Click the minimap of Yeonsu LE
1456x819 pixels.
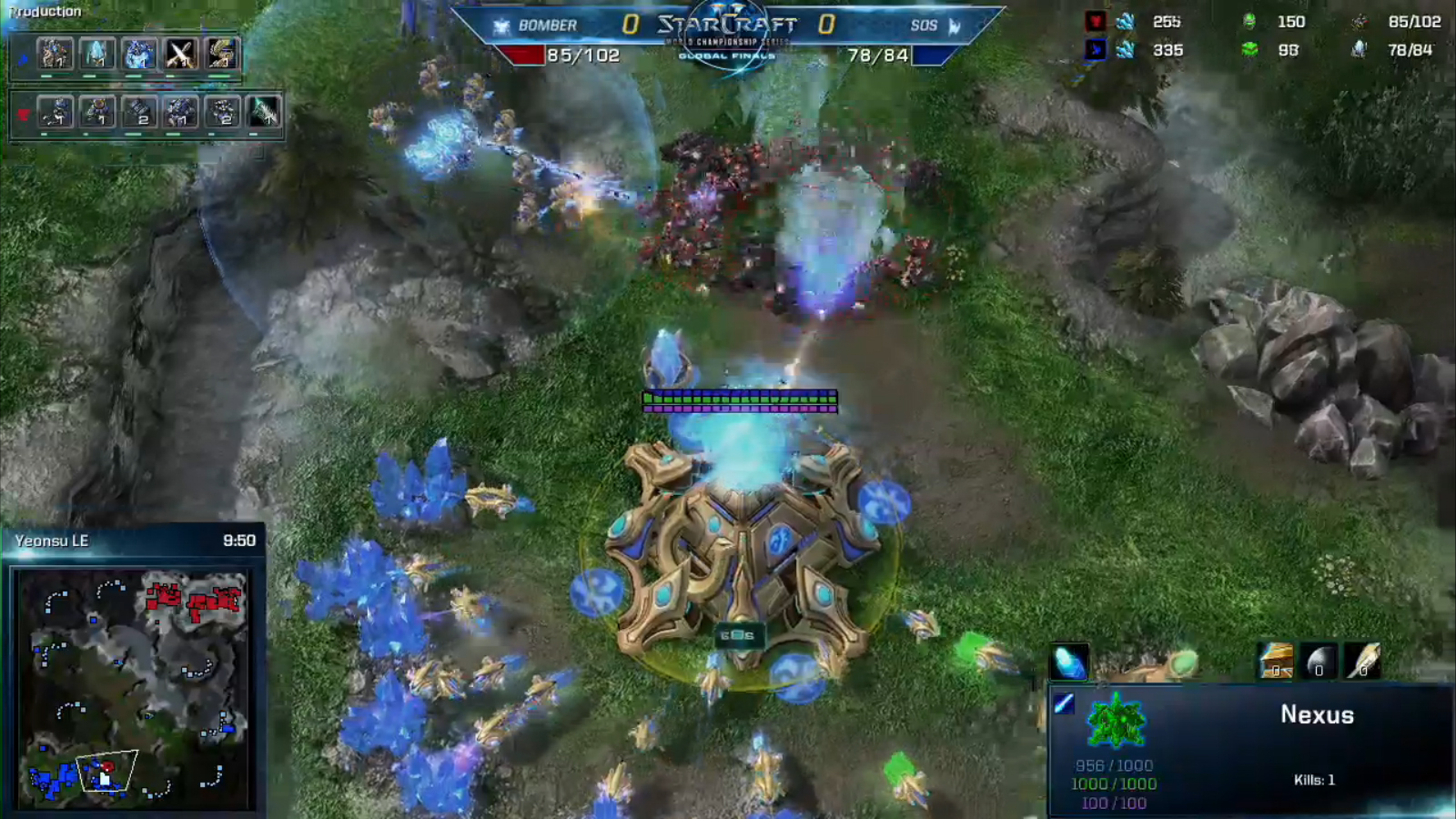pyautogui.click(x=133, y=688)
